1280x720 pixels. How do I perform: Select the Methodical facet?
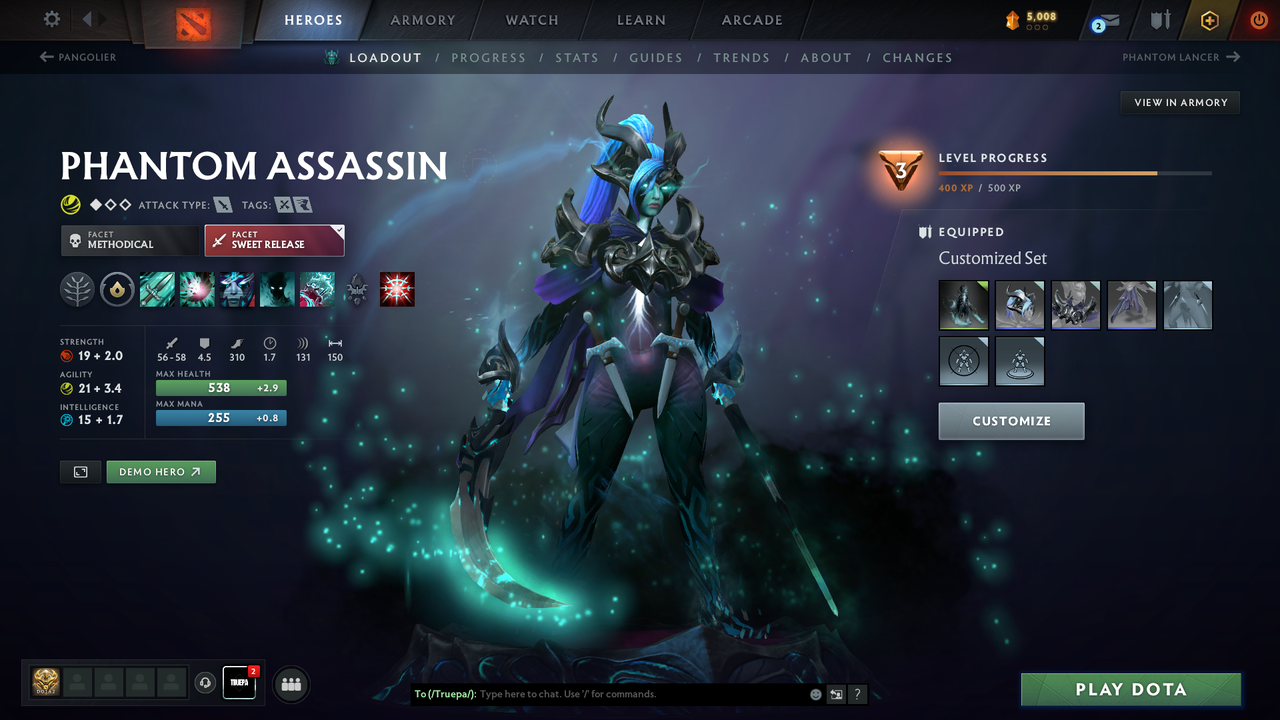click(129, 240)
